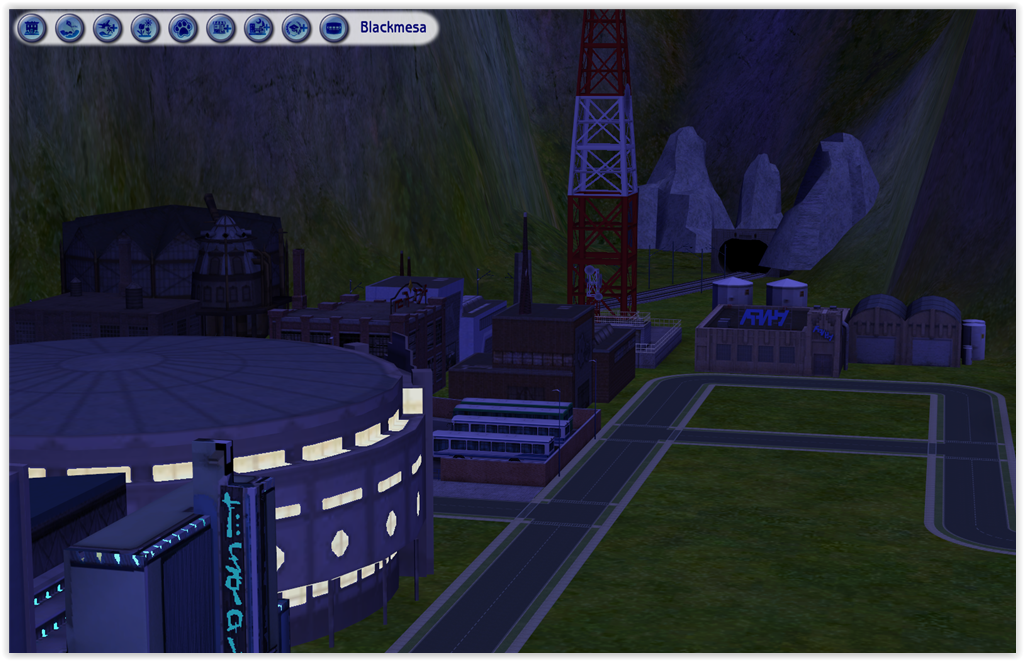The width and height of the screenshot is (1024, 661).
Task: Open the kite and beach icon
Action: 70,28
